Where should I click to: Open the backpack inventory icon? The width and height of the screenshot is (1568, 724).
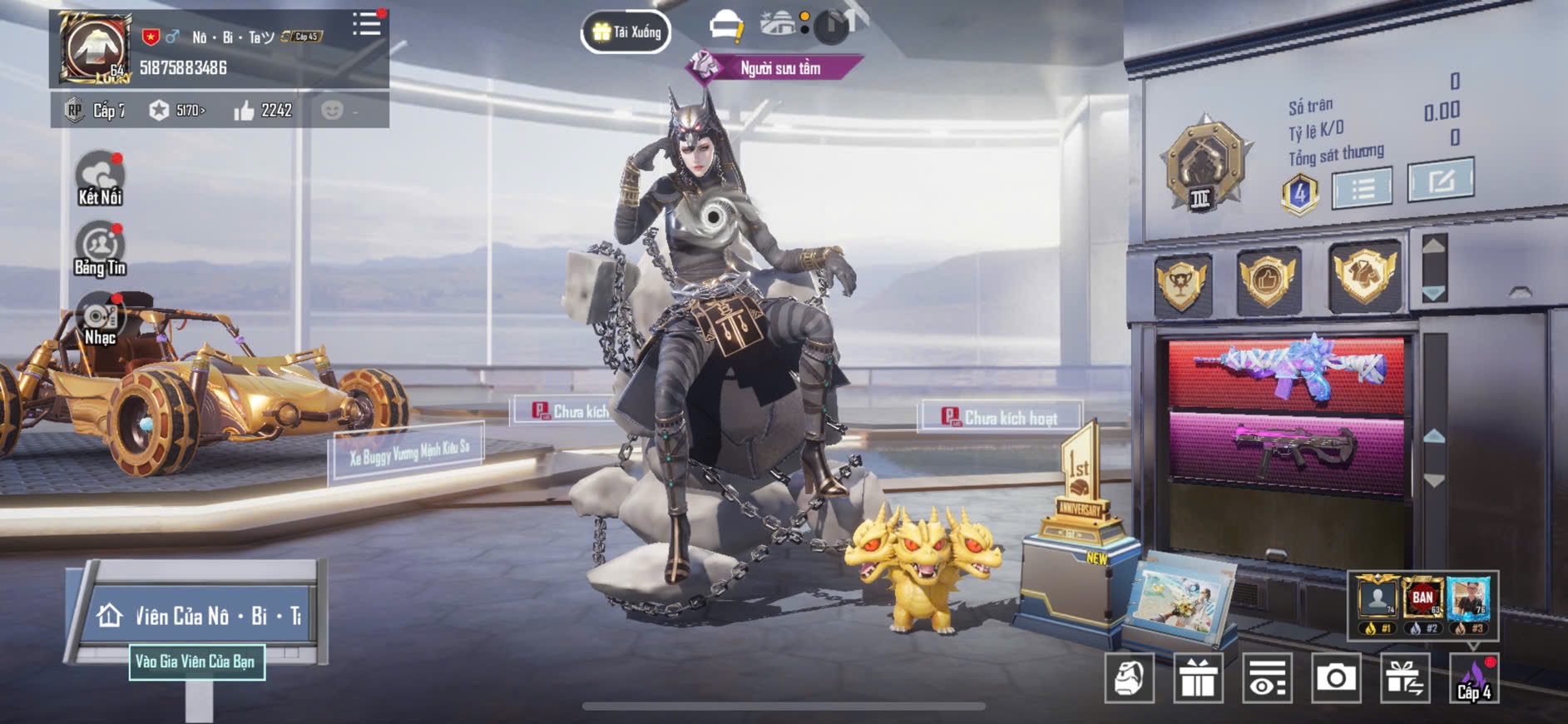(x=1129, y=678)
